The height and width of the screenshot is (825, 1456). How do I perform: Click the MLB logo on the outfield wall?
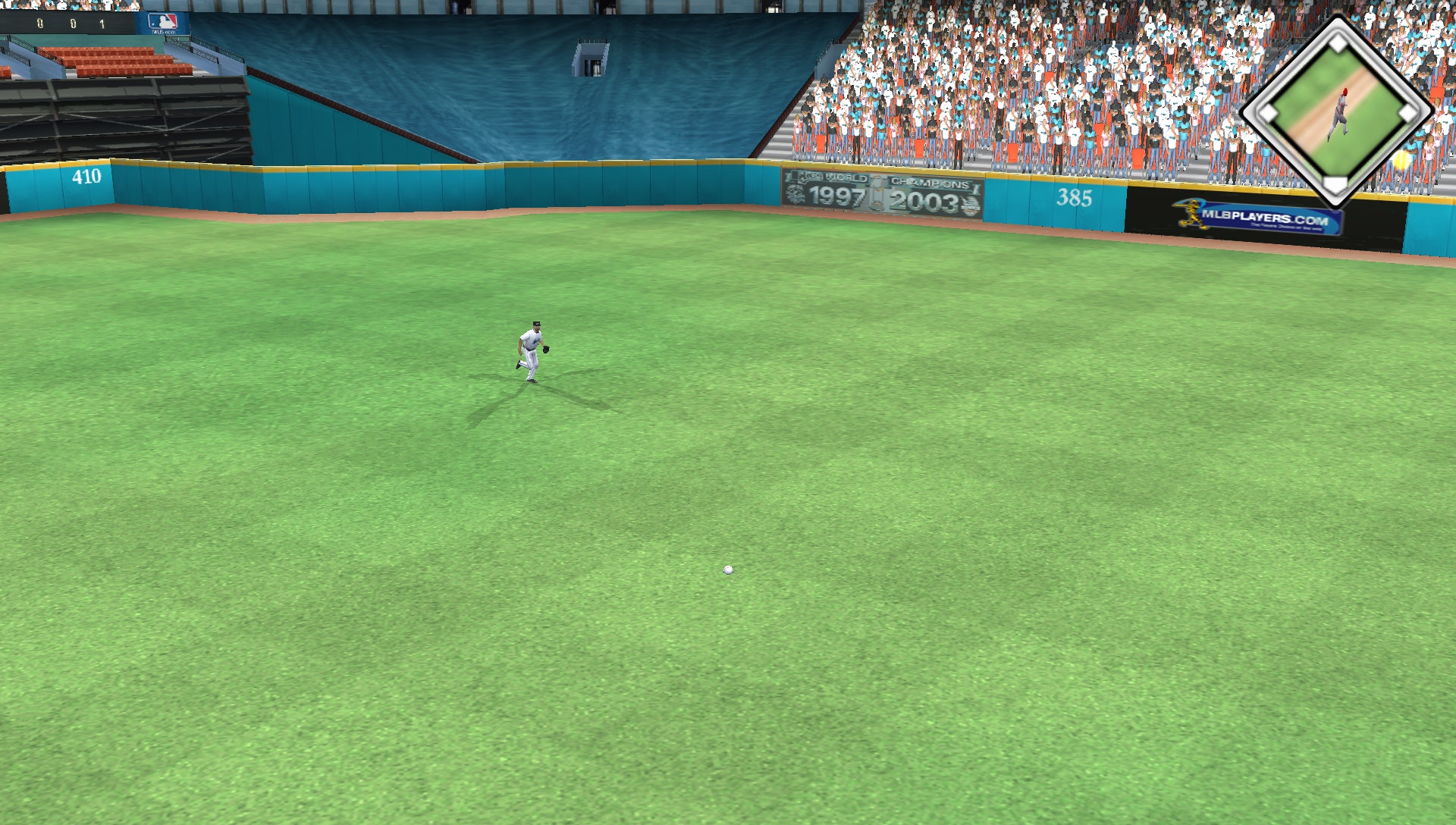[x=162, y=21]
